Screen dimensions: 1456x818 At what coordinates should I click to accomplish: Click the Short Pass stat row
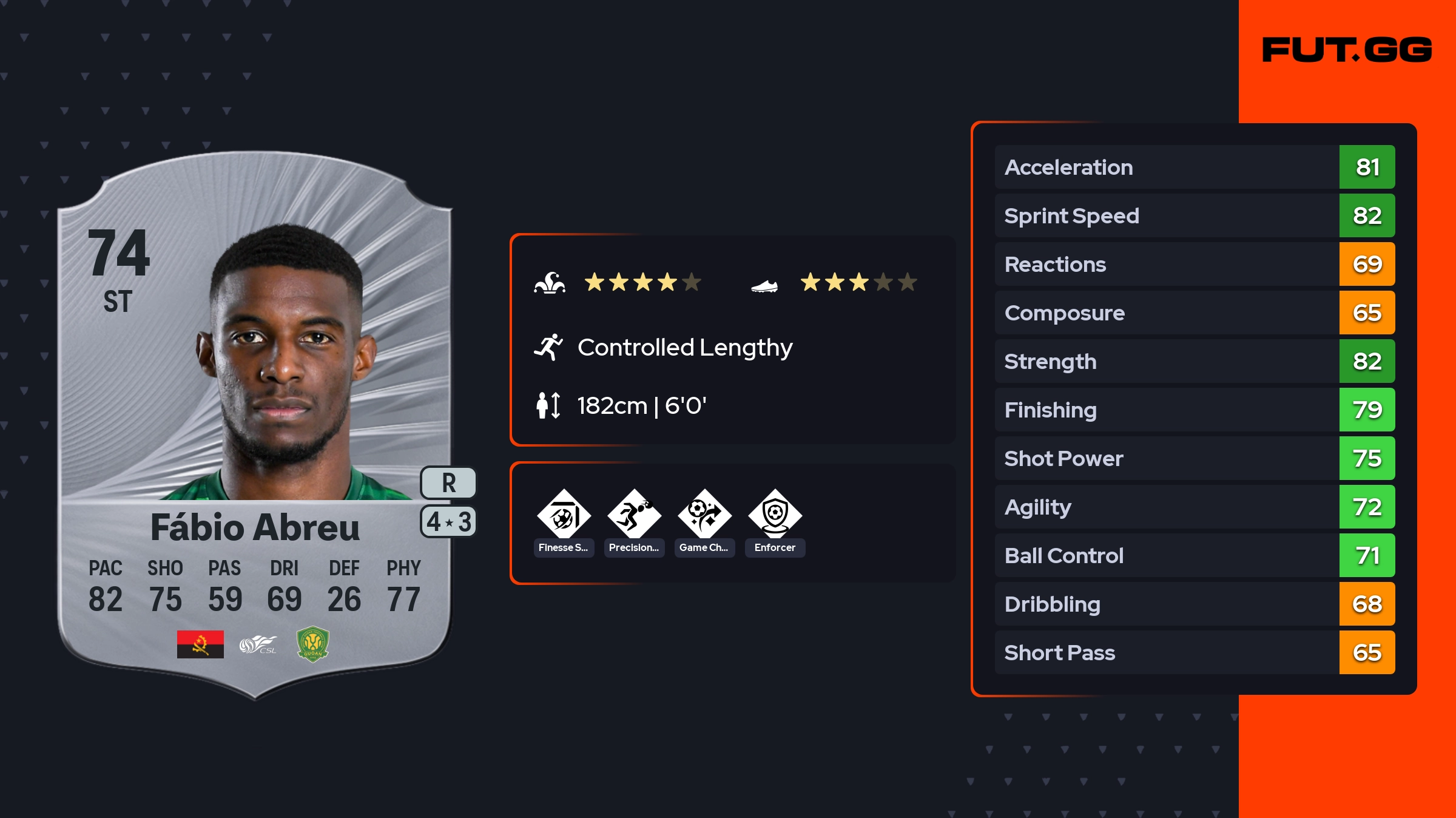point(1194,652)
